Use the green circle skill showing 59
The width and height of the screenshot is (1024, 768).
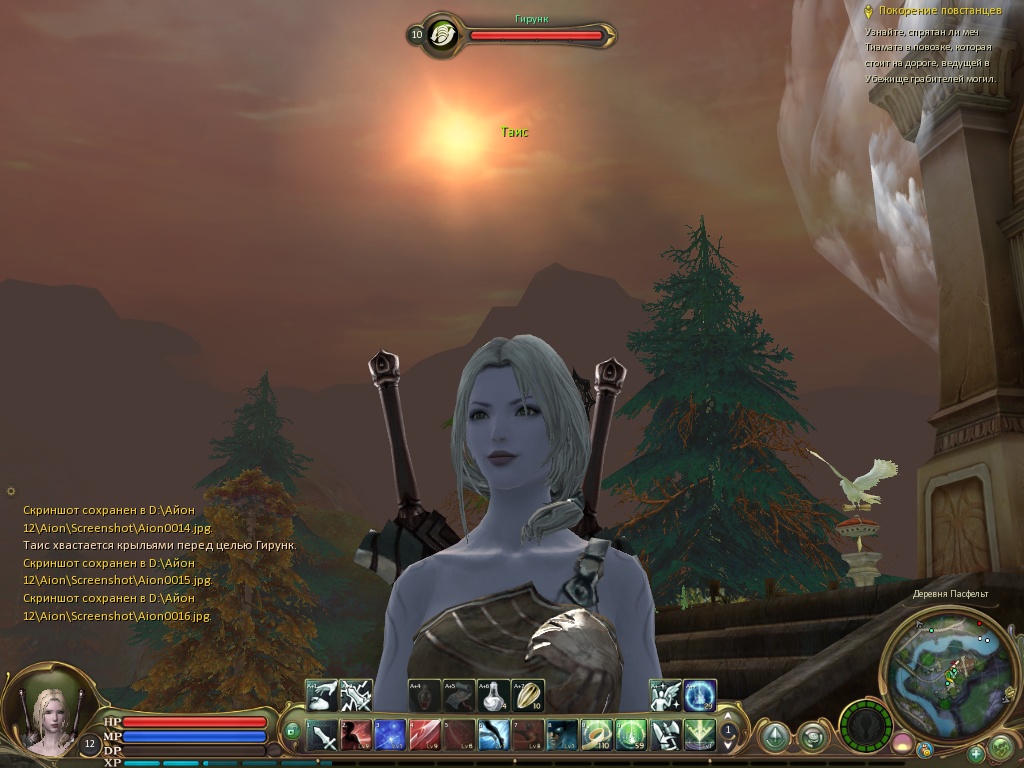tap(631, 736)
